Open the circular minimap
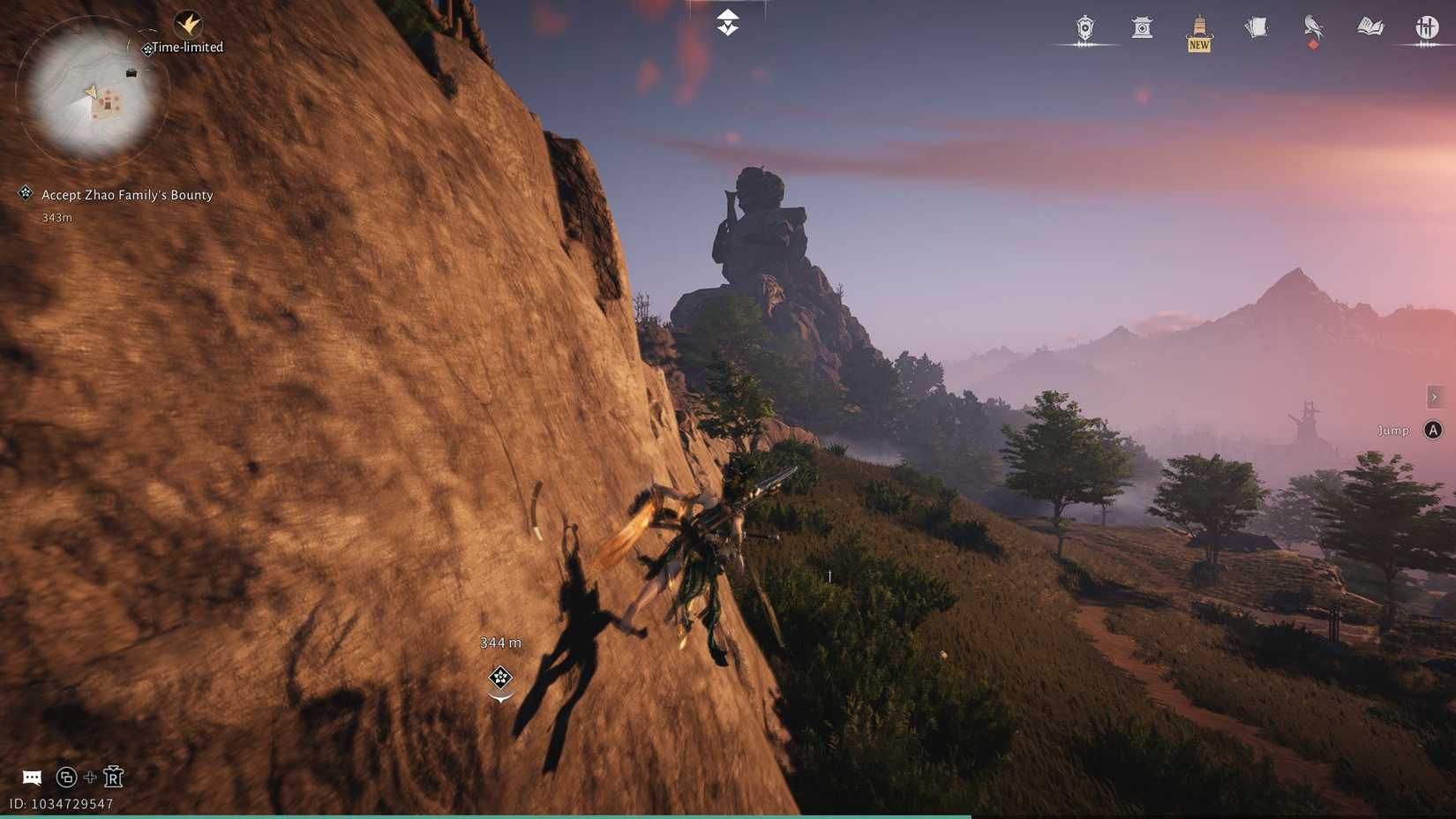 [x=91, y=92]
